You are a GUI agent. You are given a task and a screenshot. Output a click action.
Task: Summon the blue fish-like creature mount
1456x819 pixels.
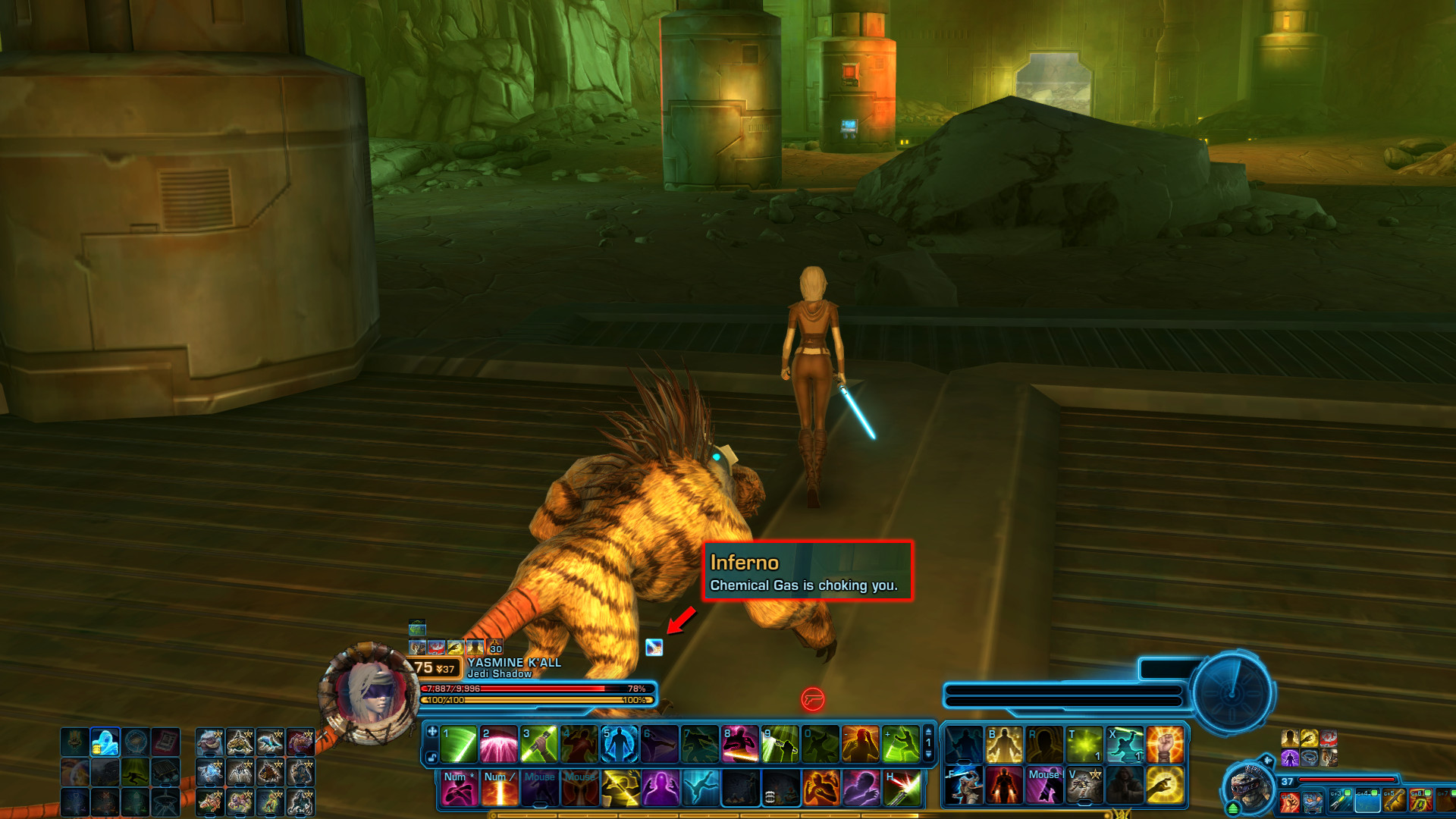(x=270, y=742)
